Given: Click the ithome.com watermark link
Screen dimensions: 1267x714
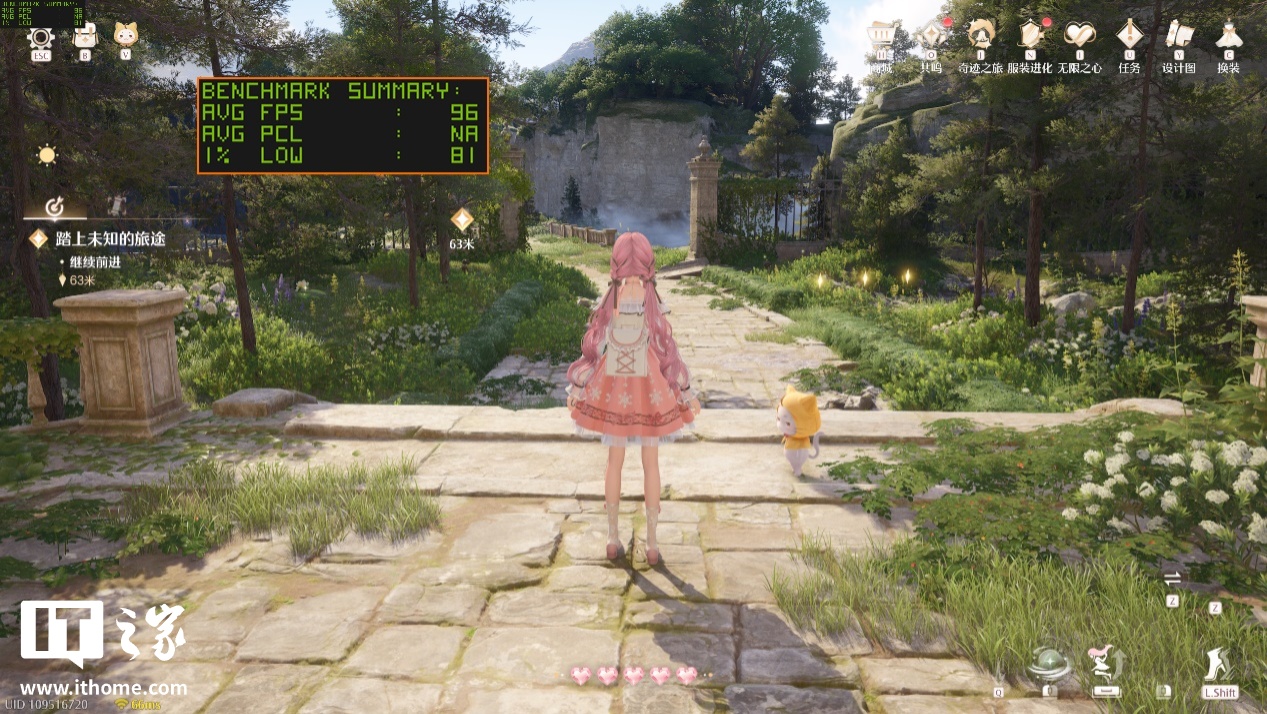Looking at the screenshot, I should click(x=103, y=688).
